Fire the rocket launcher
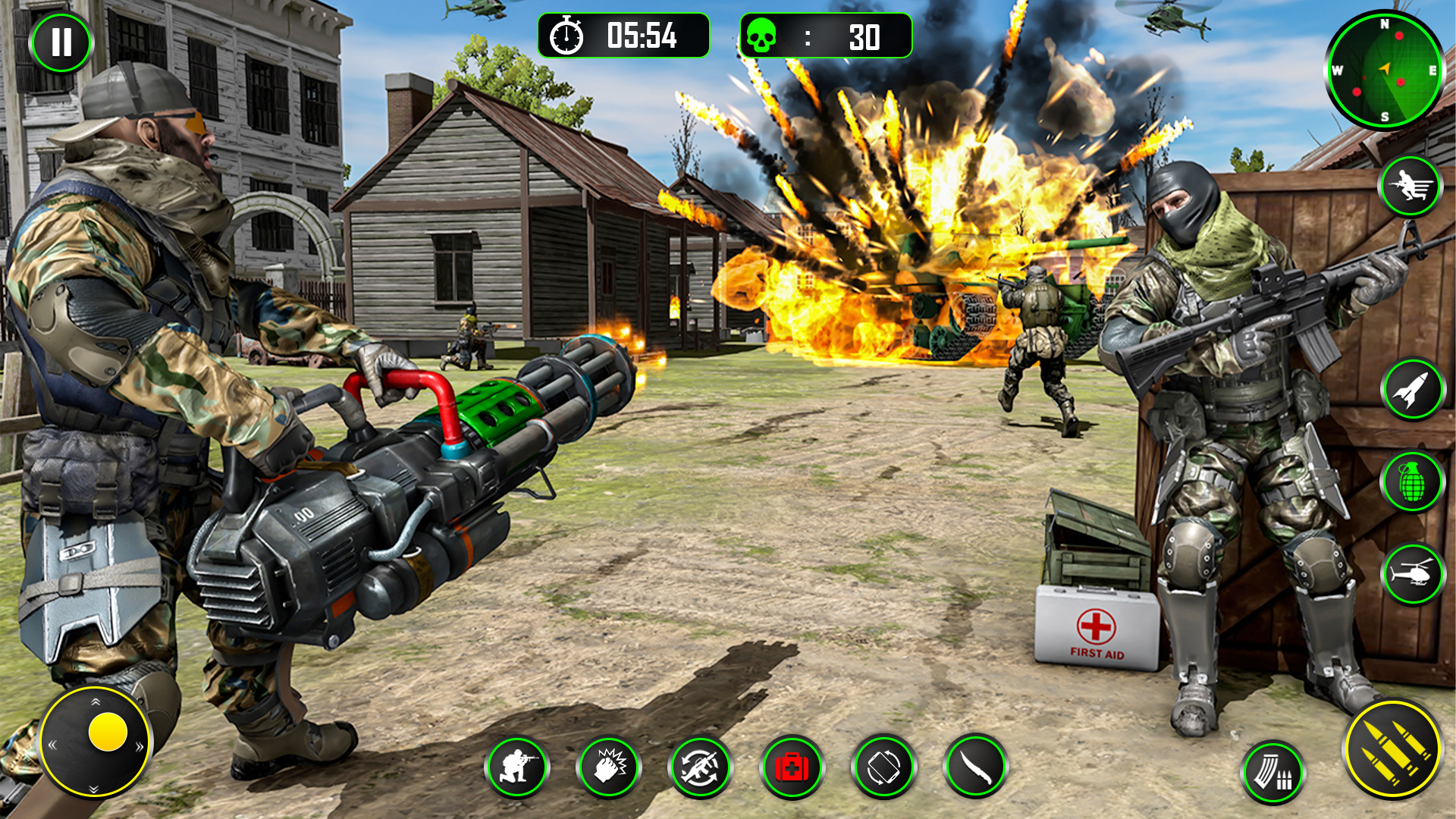Screen dimensions: 1456x819 click(1412, 388)
